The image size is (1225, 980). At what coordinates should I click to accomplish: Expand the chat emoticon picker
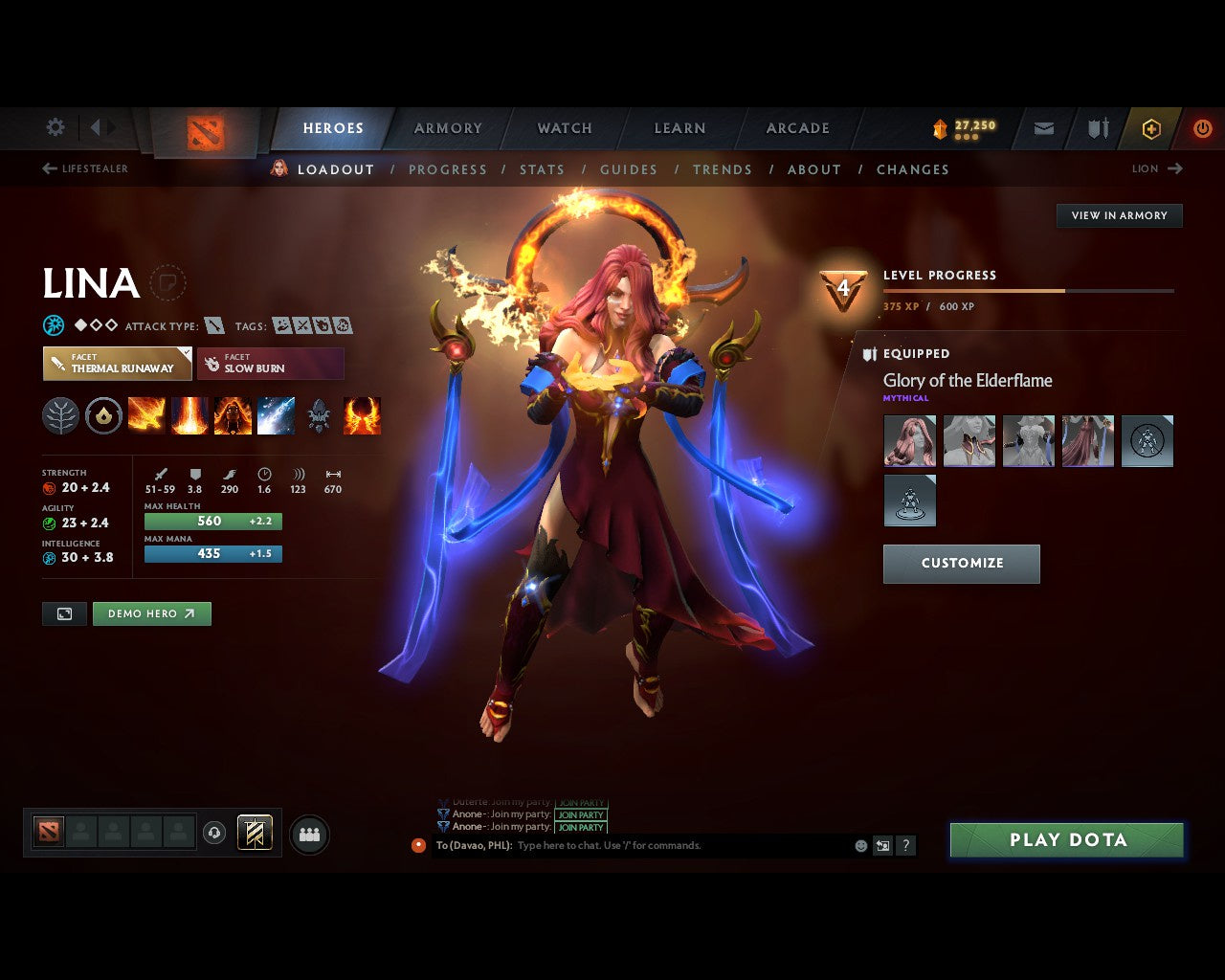pyautogui.click(x=858, y=845)
